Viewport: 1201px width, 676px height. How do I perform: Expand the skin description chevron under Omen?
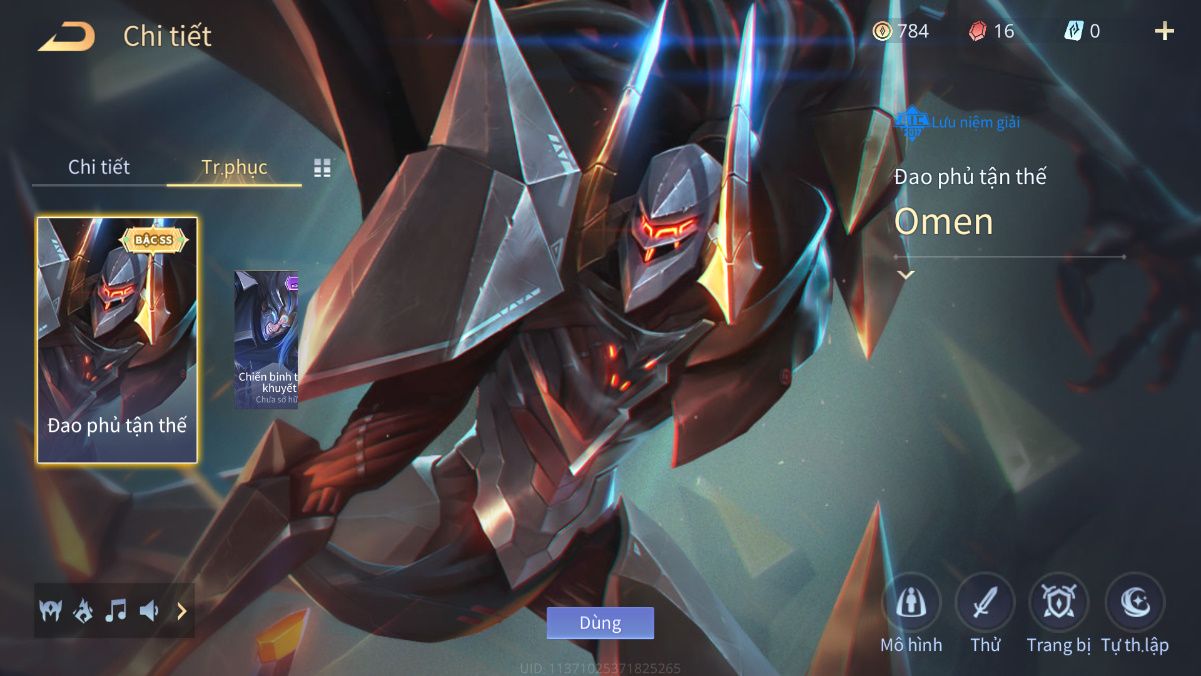coord(906,275)
